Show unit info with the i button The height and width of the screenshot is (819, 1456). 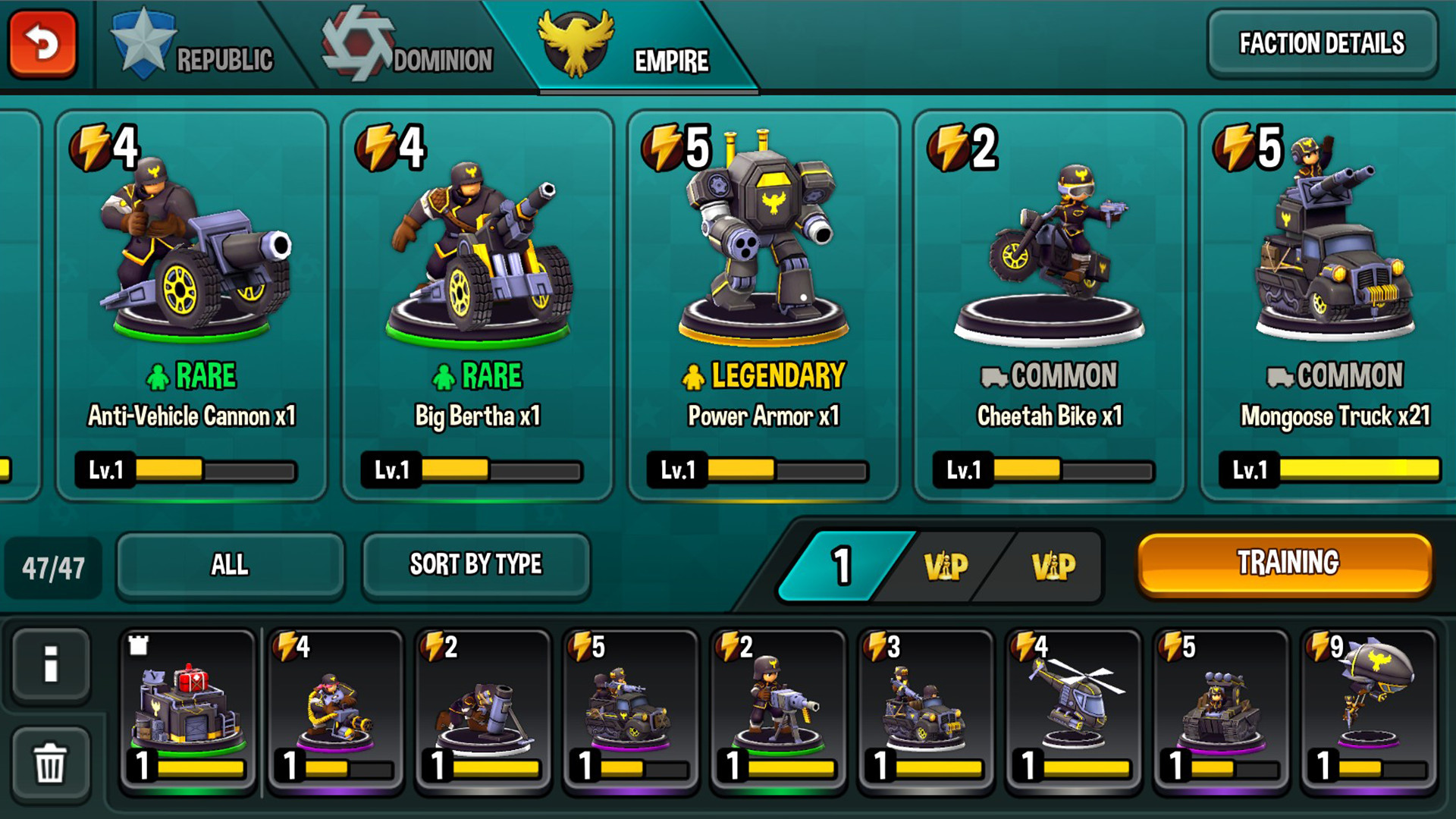(51, 665)
